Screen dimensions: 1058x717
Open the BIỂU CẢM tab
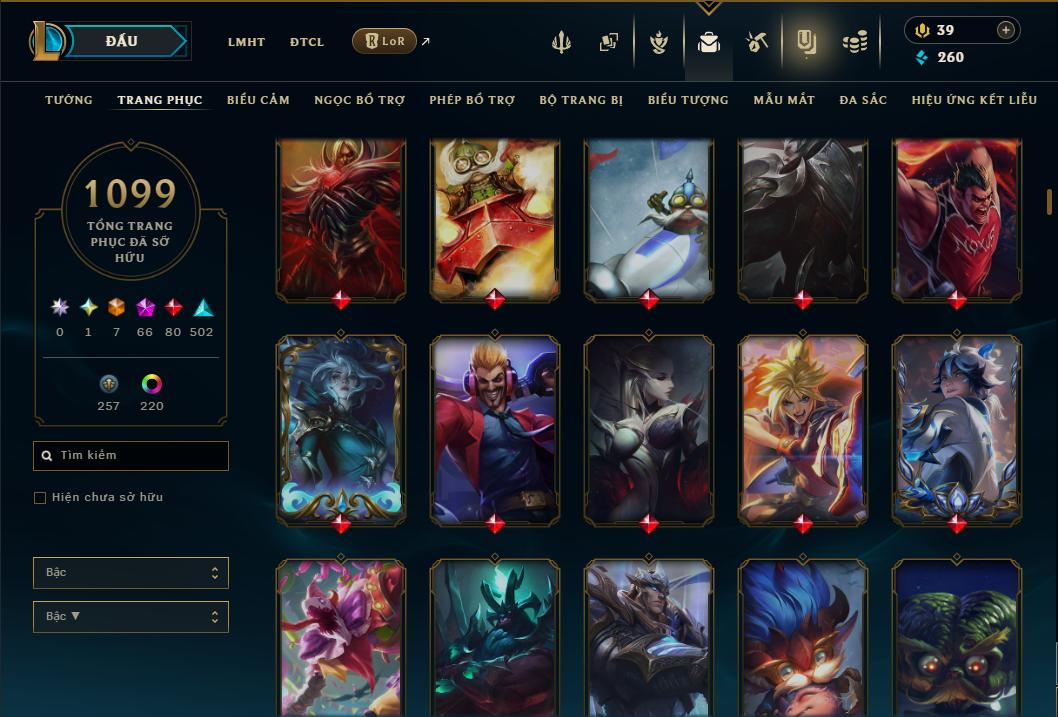point(258,100)
